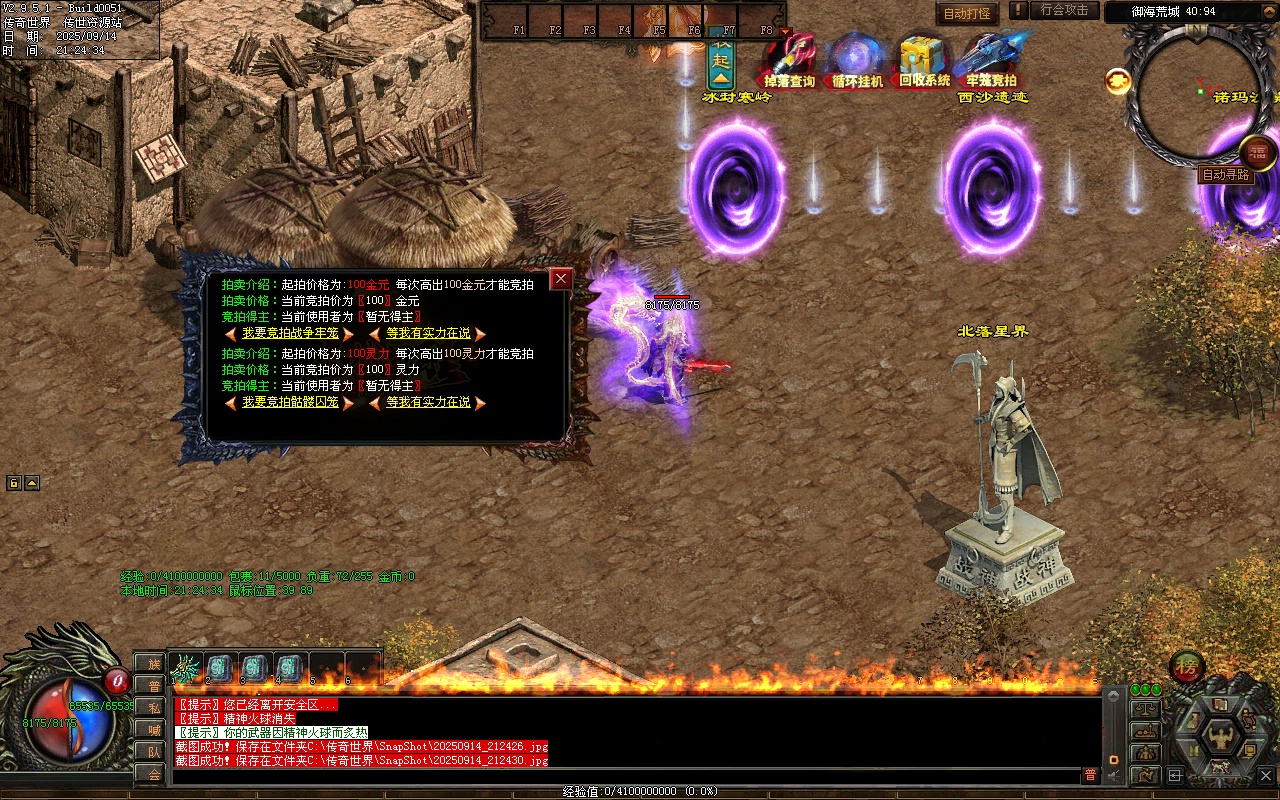This screenshot has width=1280, height=800.
Task: Select the 队 team chat channel
Action: click(x=153, y=752)
